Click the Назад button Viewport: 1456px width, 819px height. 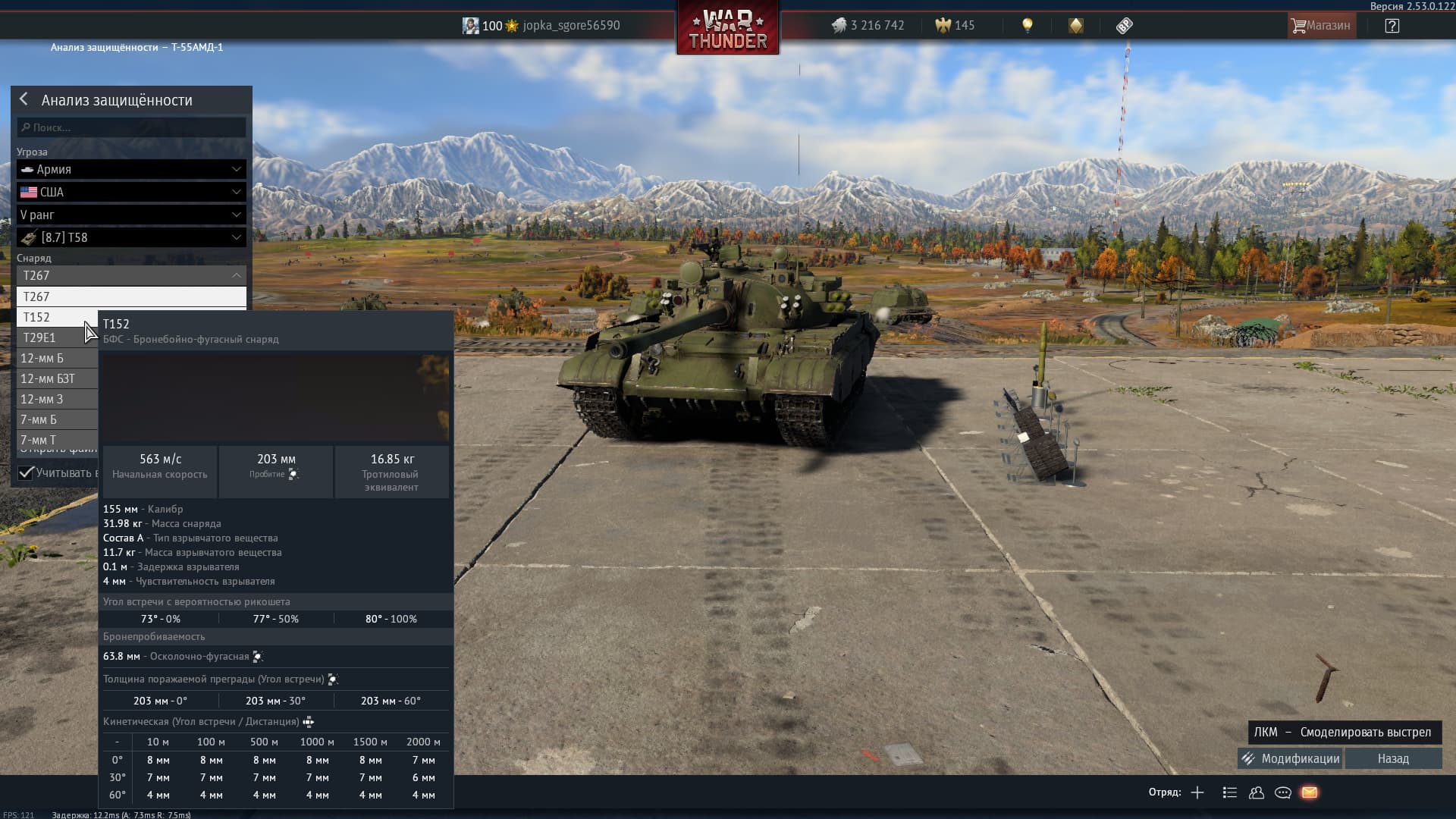(1393, 758)
